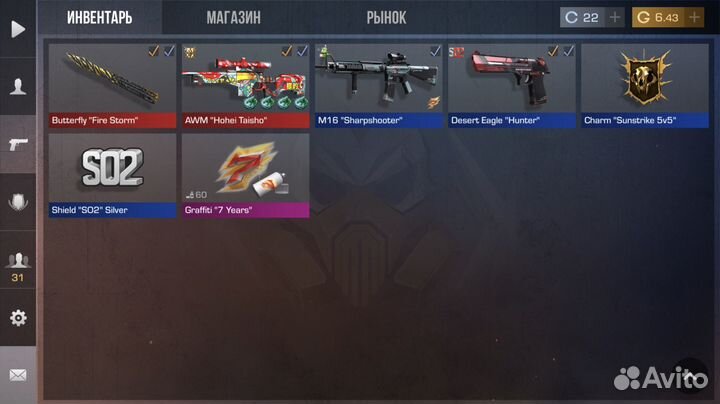
Task: Open the clan shield sidebar icon
Action: (18, 202)
